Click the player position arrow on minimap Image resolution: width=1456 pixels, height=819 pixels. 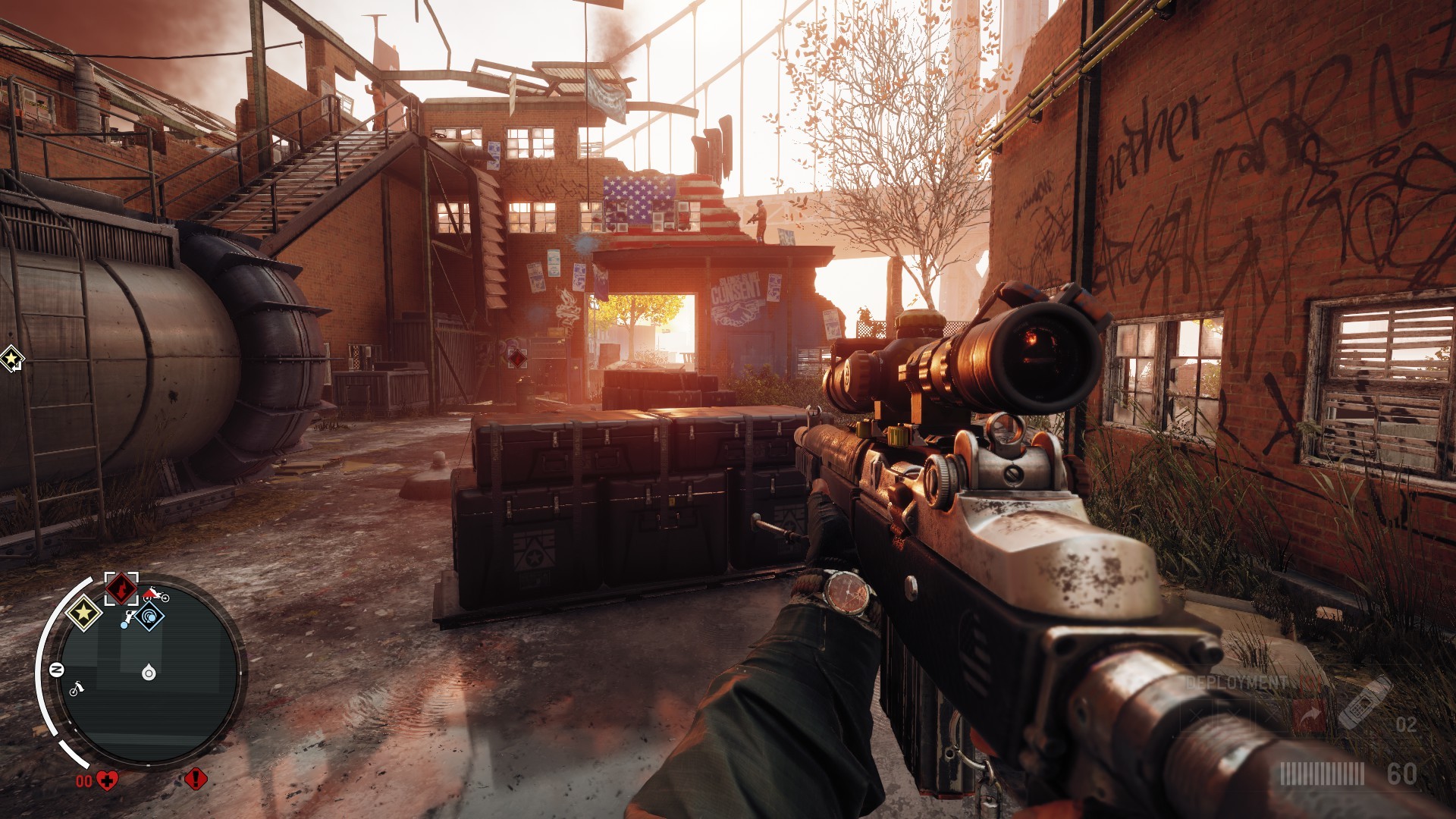pyautogui.click(x=149, y=672)
